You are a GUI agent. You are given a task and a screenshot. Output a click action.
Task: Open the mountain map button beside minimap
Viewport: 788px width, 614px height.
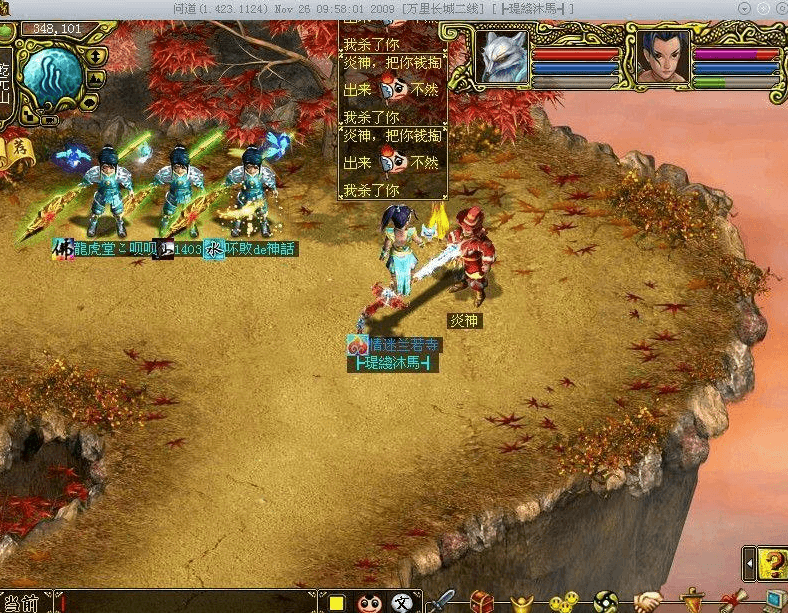[96, 78]
